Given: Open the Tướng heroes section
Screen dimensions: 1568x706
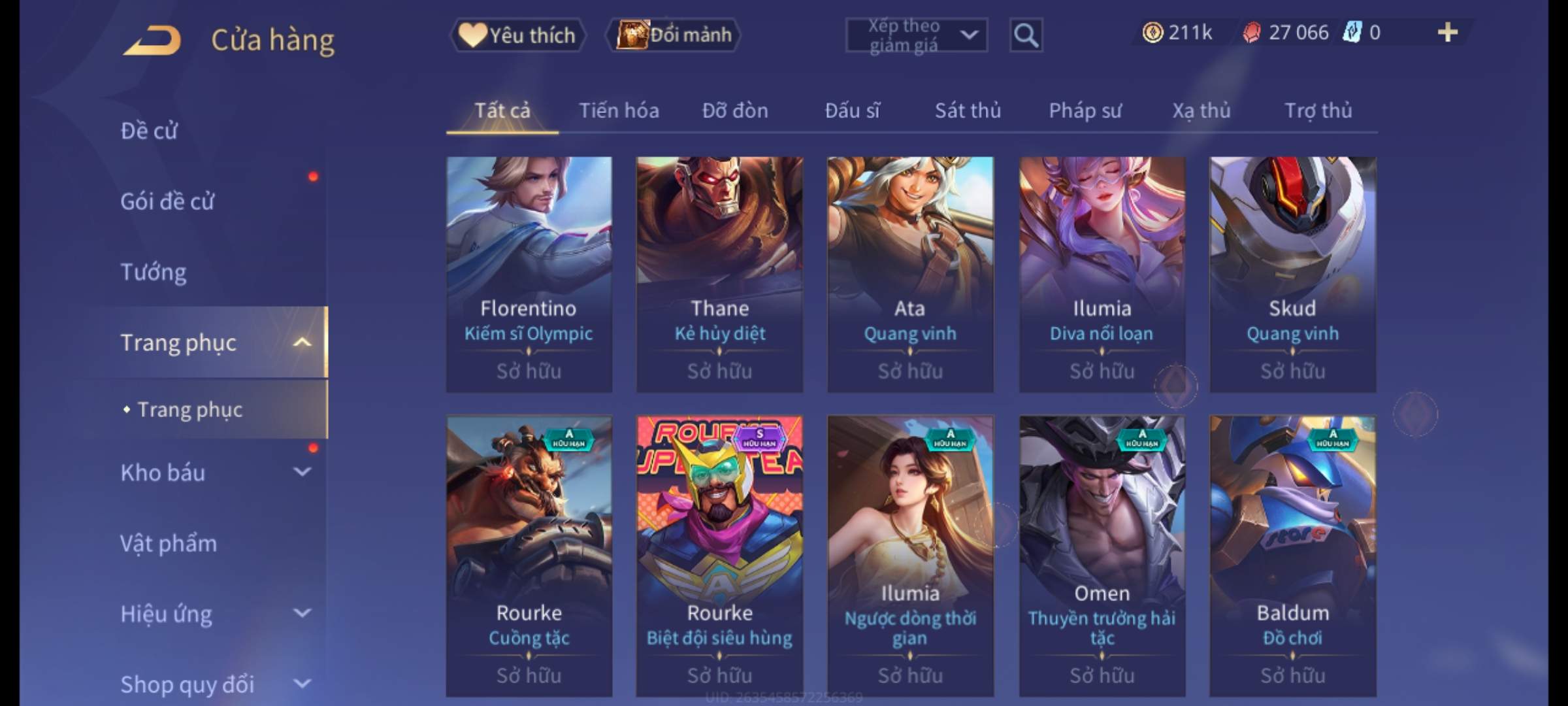Looking at the screenshot, I should click(154, 272).
